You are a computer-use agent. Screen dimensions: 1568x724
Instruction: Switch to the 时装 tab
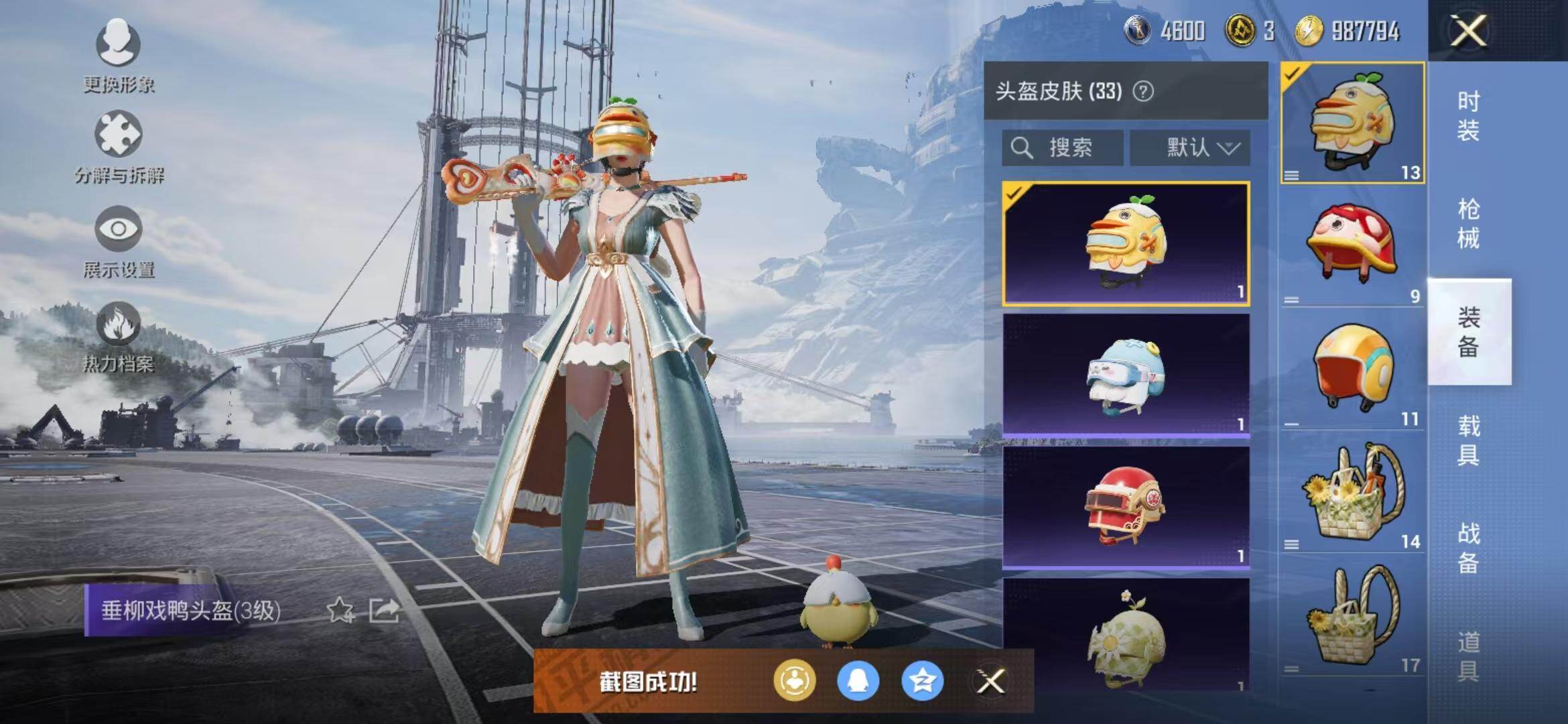point(1468,115)
